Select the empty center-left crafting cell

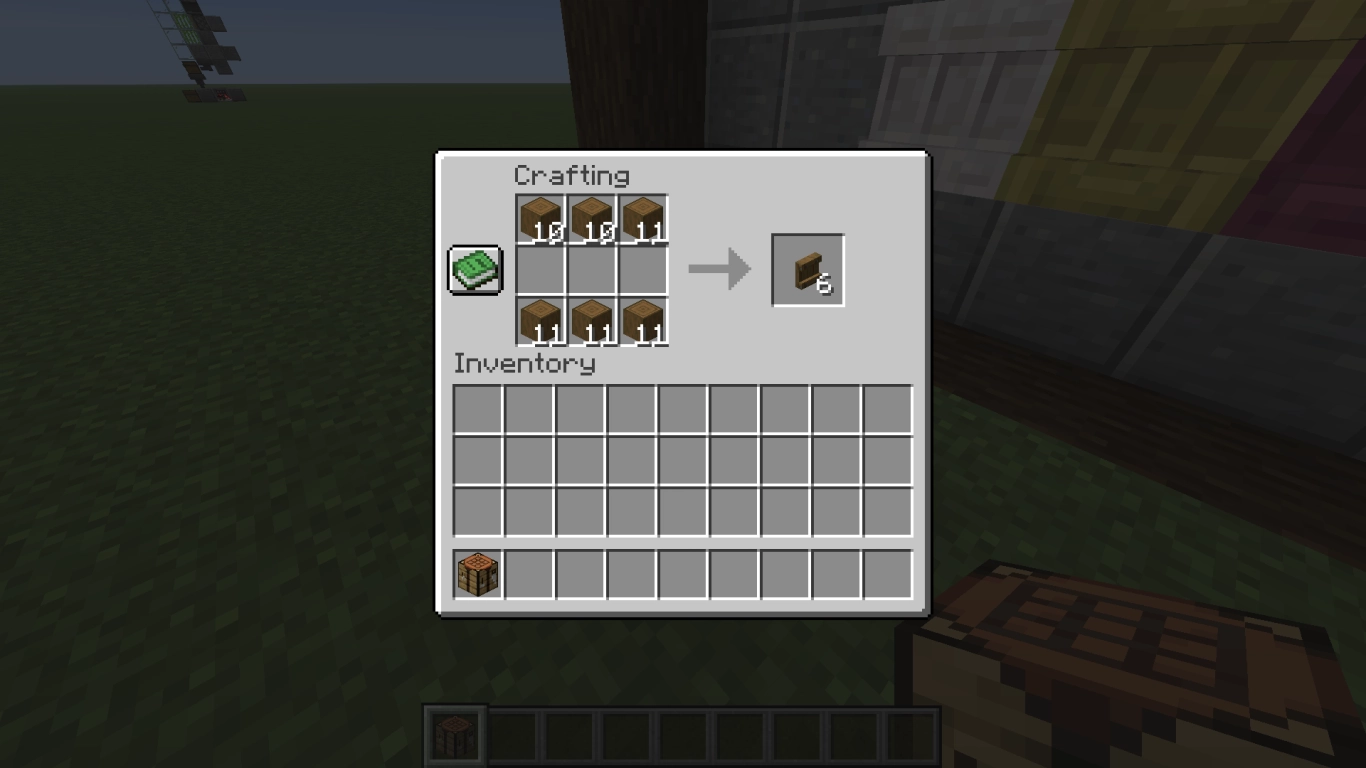[541, 268]
